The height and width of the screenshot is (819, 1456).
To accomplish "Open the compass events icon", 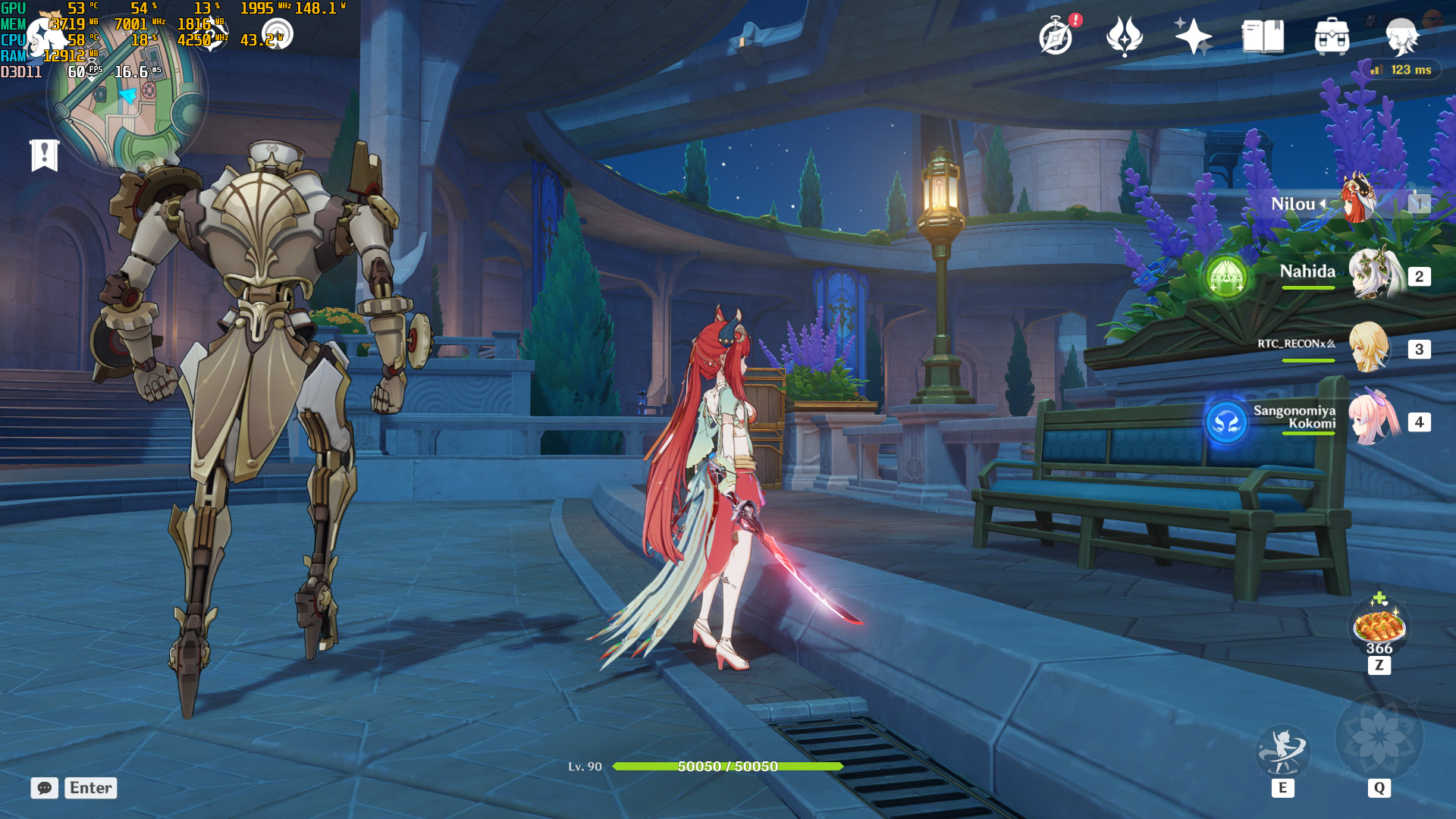I will point(1056,36).
